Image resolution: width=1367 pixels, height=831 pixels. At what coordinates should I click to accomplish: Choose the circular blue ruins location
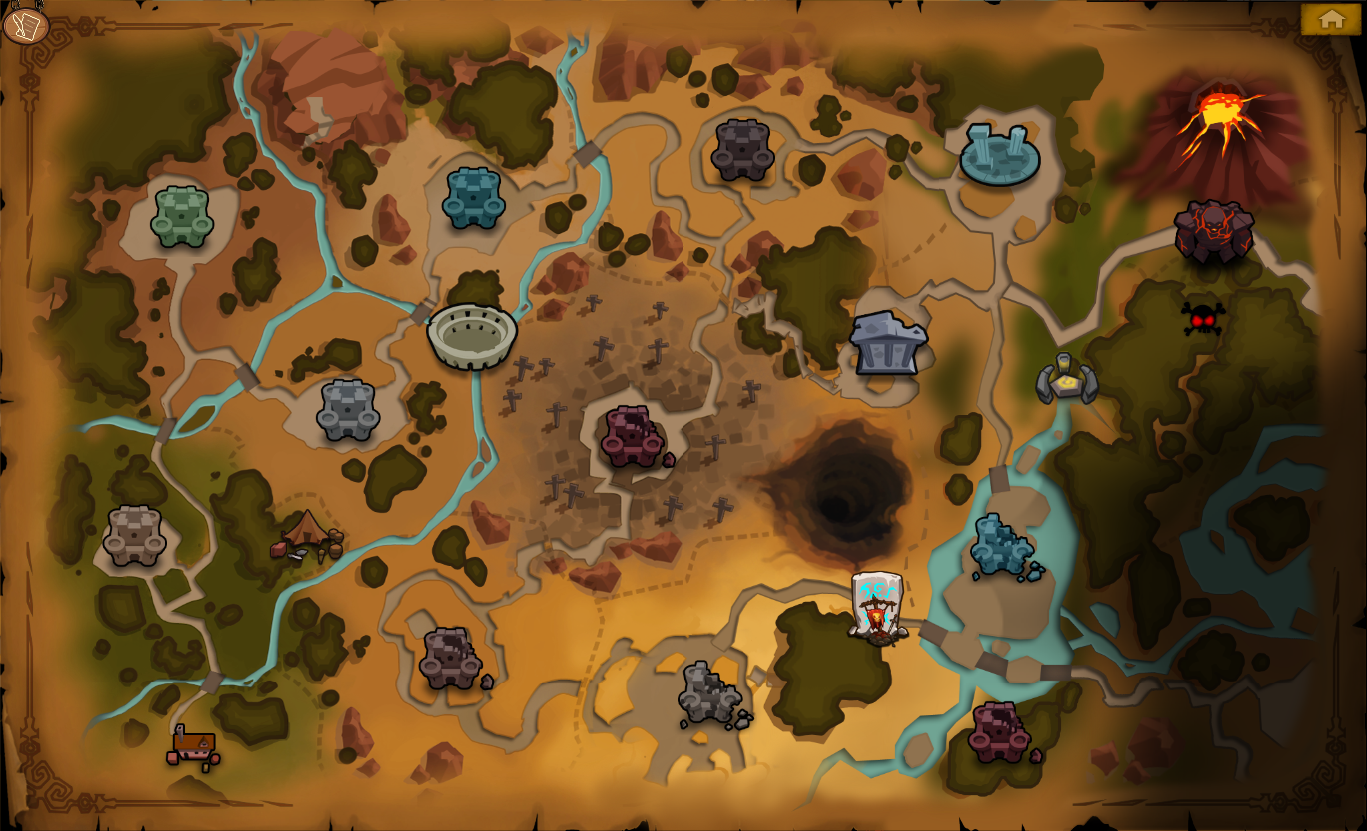pyautogui.click(x=999, y=154)
